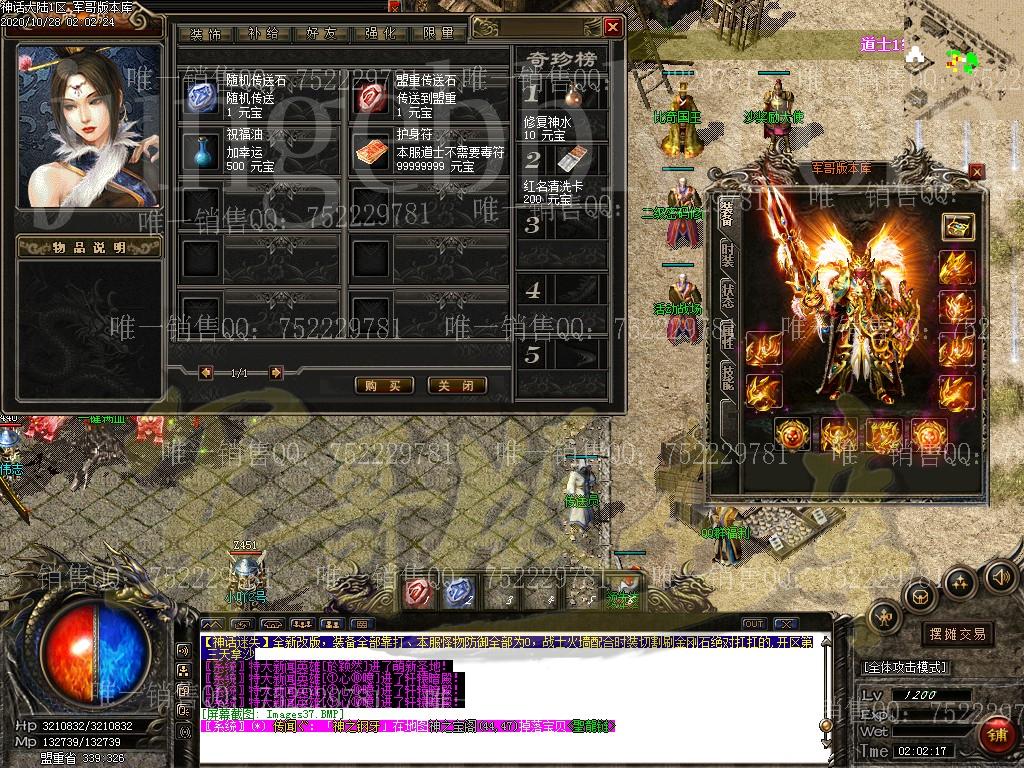1024x768 pixels.
Task: Show the 强化 shop category
Action: (x=381, y=33)
